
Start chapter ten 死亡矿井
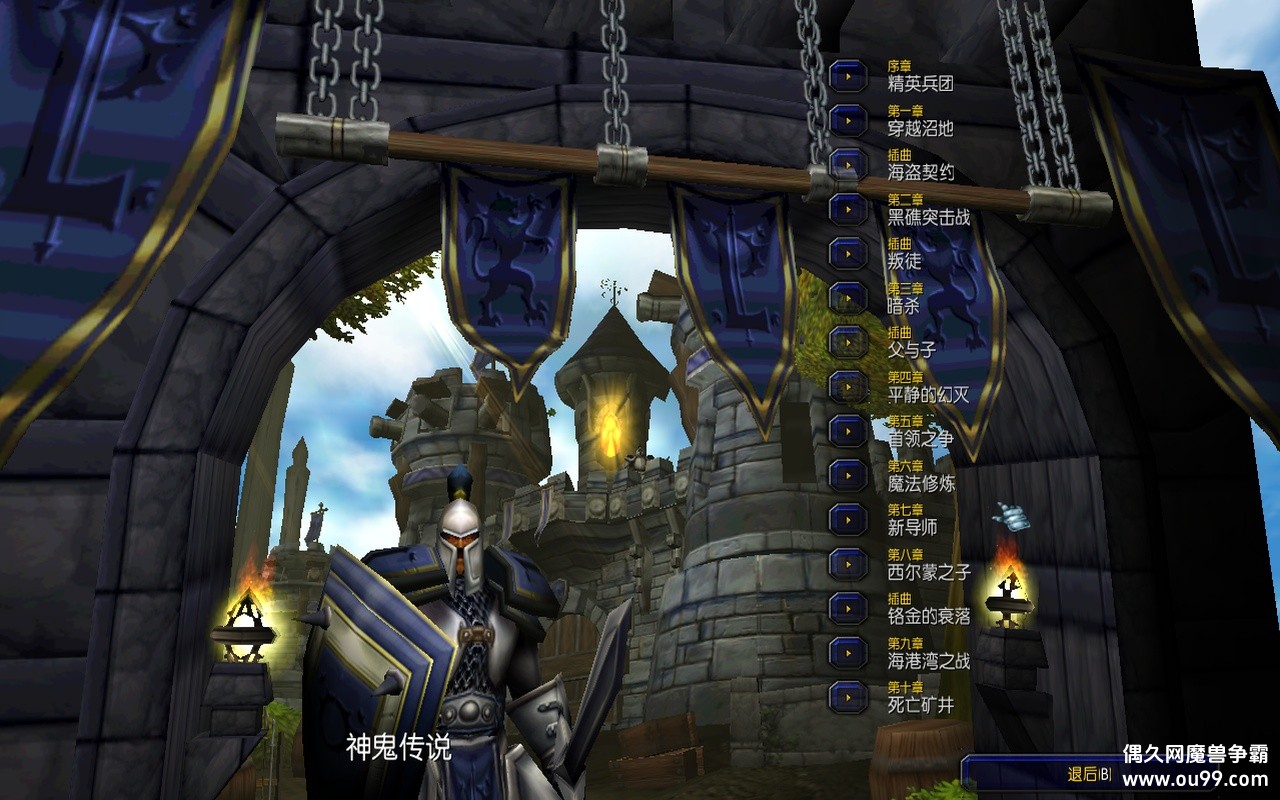[848, 696]
